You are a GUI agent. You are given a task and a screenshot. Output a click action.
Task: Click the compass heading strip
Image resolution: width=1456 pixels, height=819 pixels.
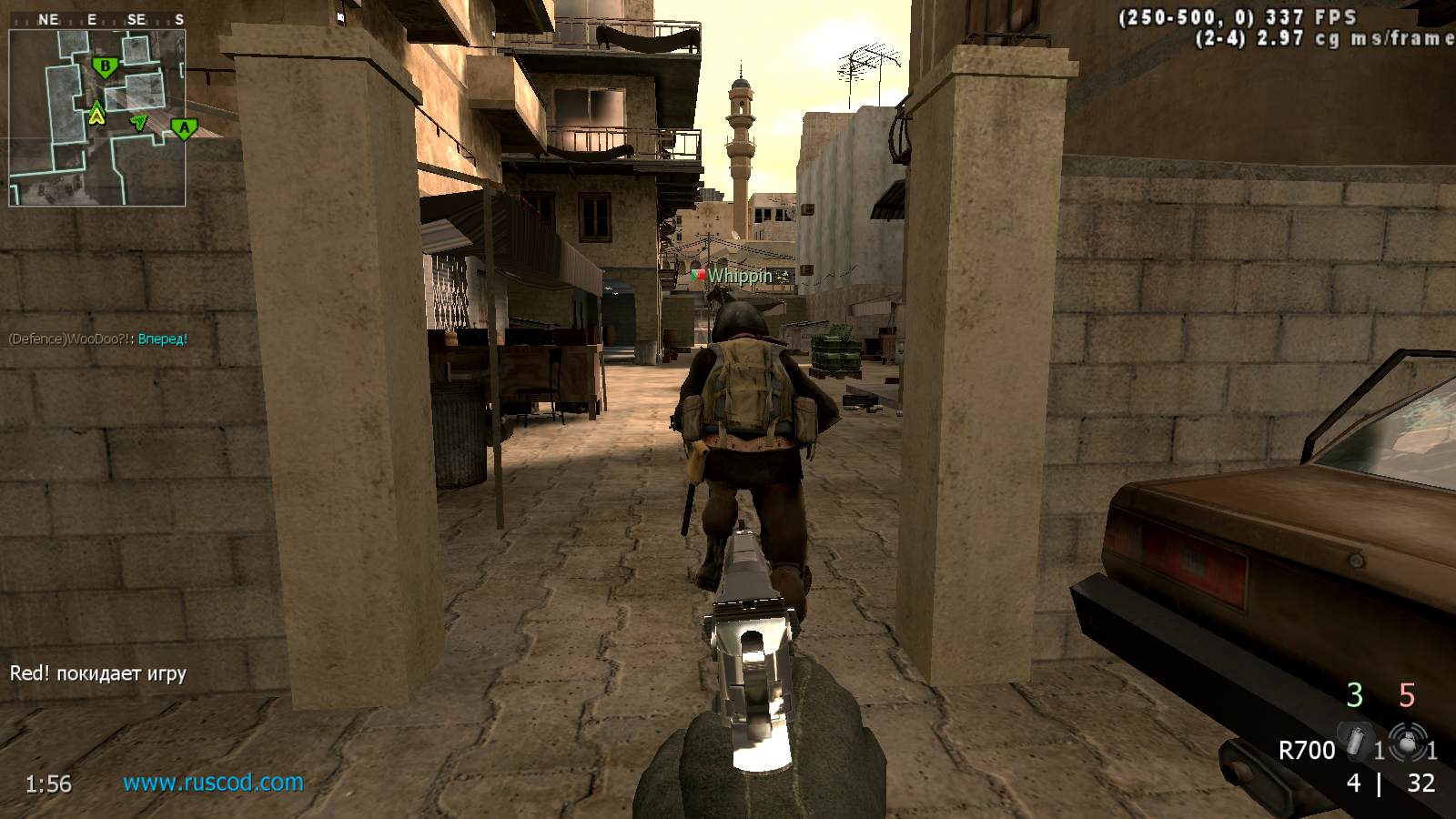click(x=97, y=19)
